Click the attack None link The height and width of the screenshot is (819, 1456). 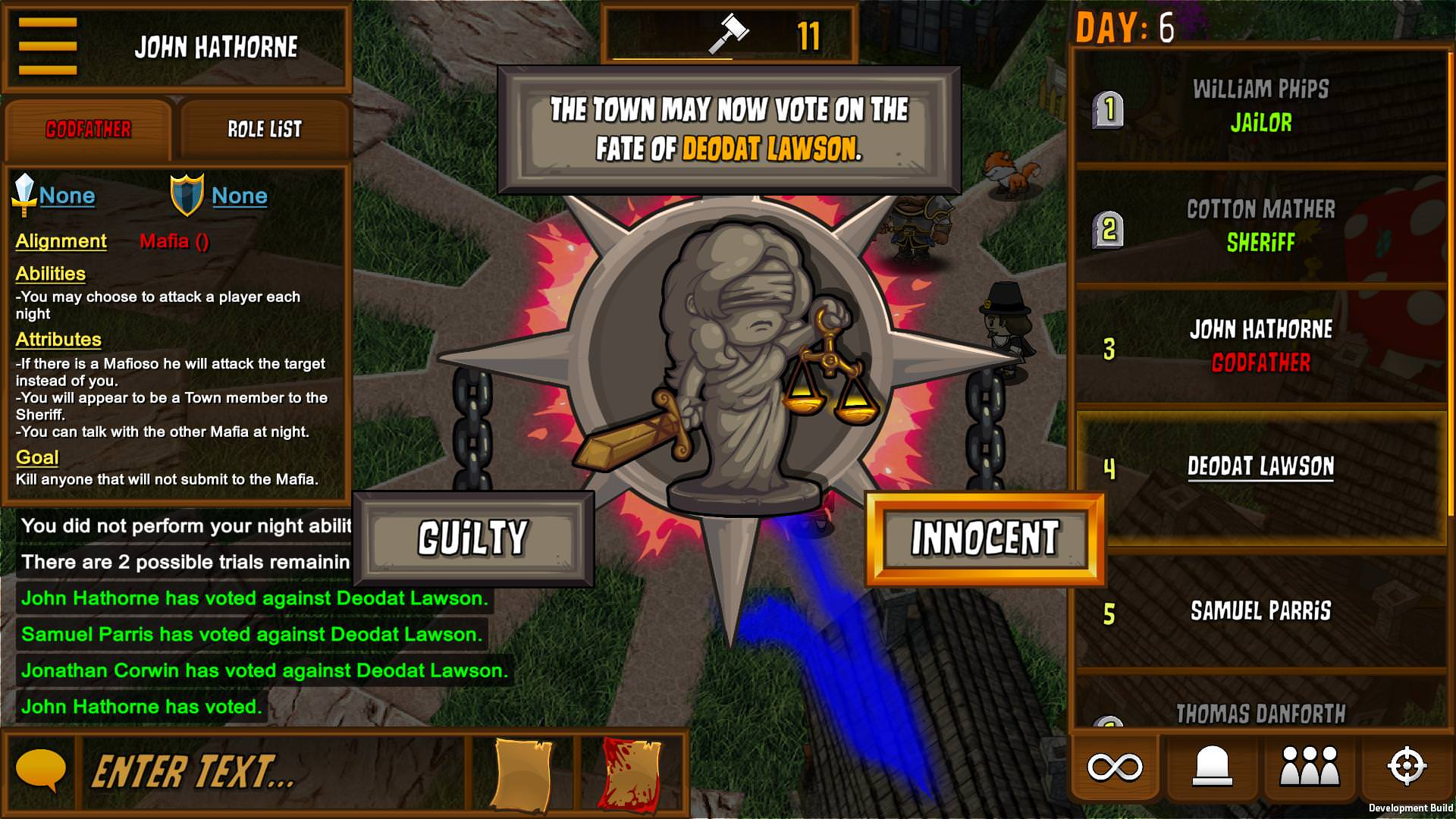tap(67, 195)
